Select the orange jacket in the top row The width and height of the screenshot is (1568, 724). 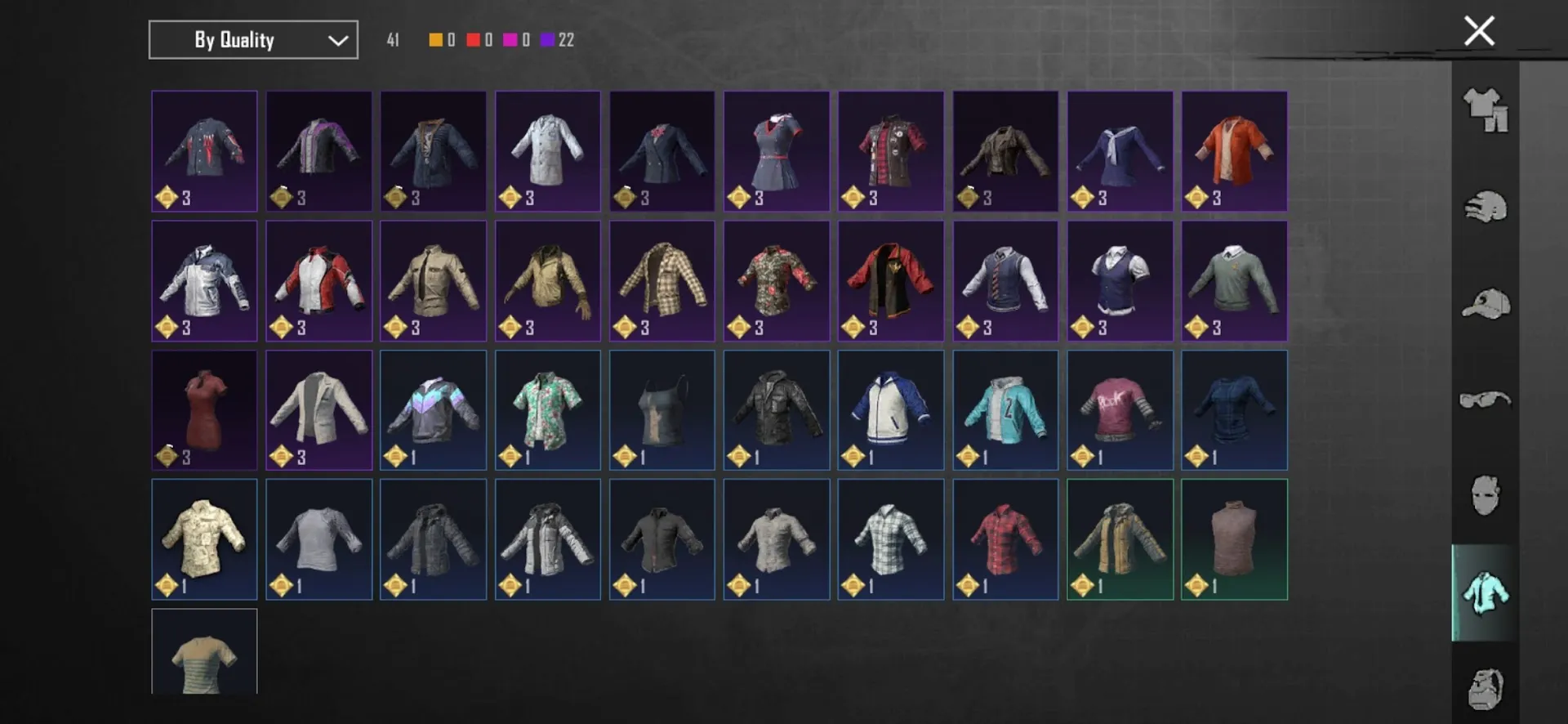click(1234, 151)
